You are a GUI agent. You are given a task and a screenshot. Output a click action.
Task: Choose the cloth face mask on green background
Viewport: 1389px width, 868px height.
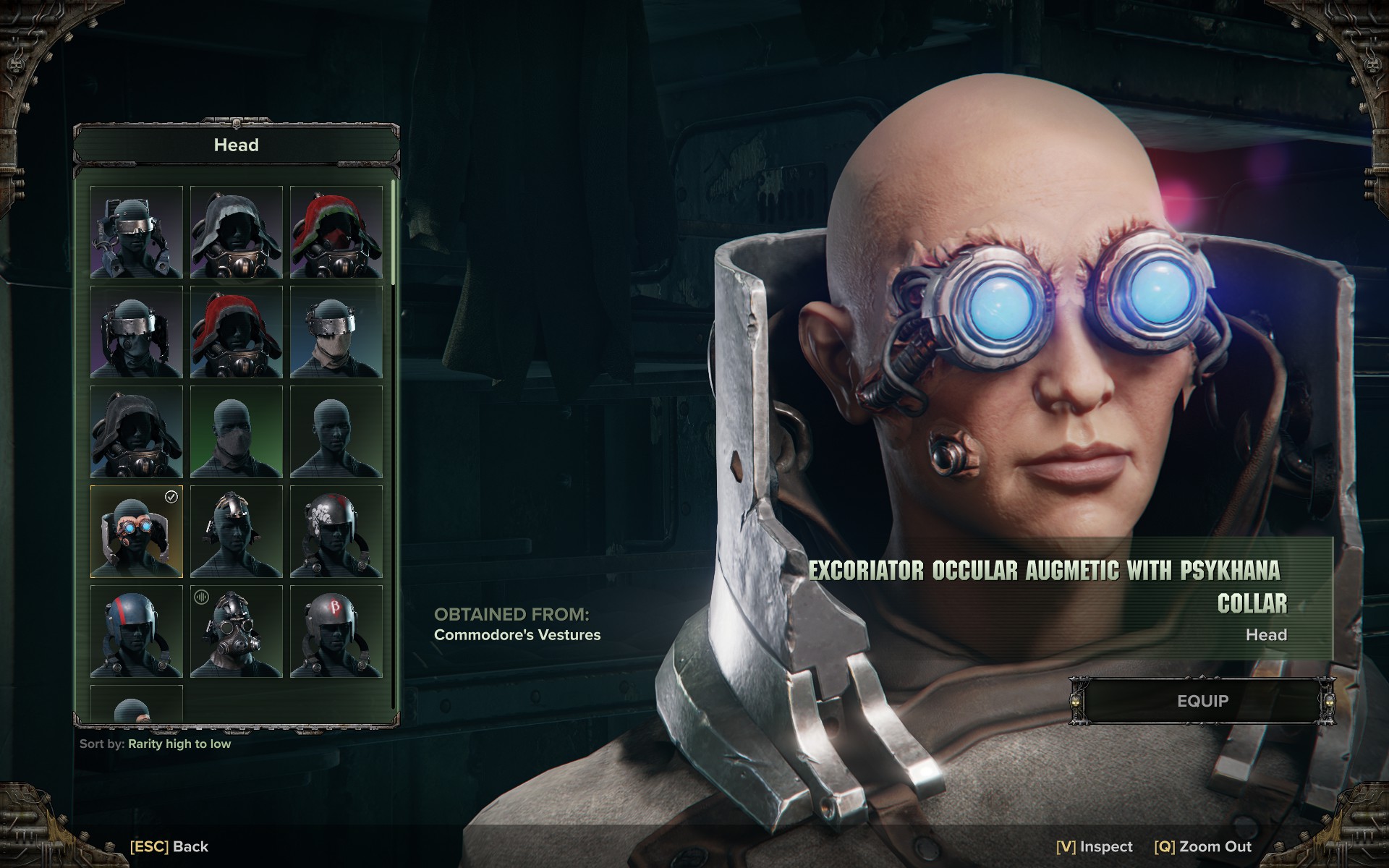point(236,432)
